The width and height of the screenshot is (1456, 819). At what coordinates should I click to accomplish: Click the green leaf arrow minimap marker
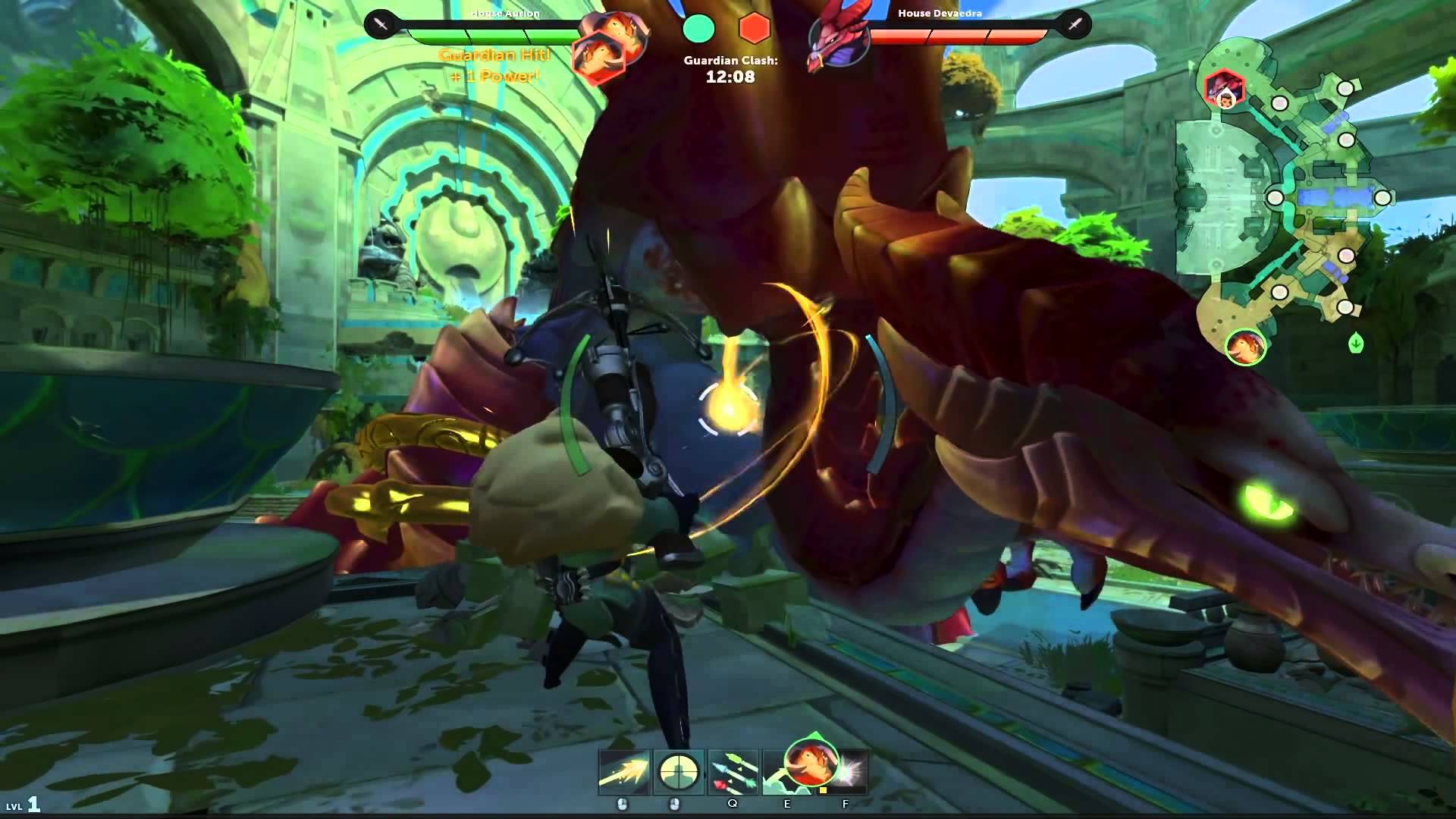(1356, 344)
